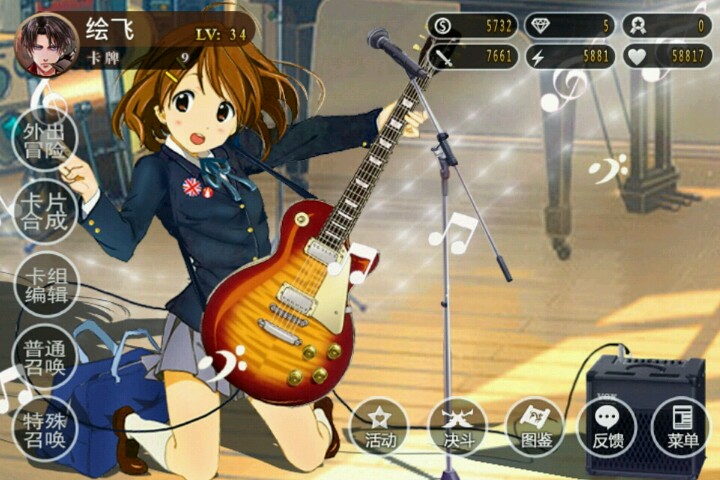Viewport: 720px width, 480px height.
Task: Open the 卡组编辑 deck editor
Action: tap(45, 284)
